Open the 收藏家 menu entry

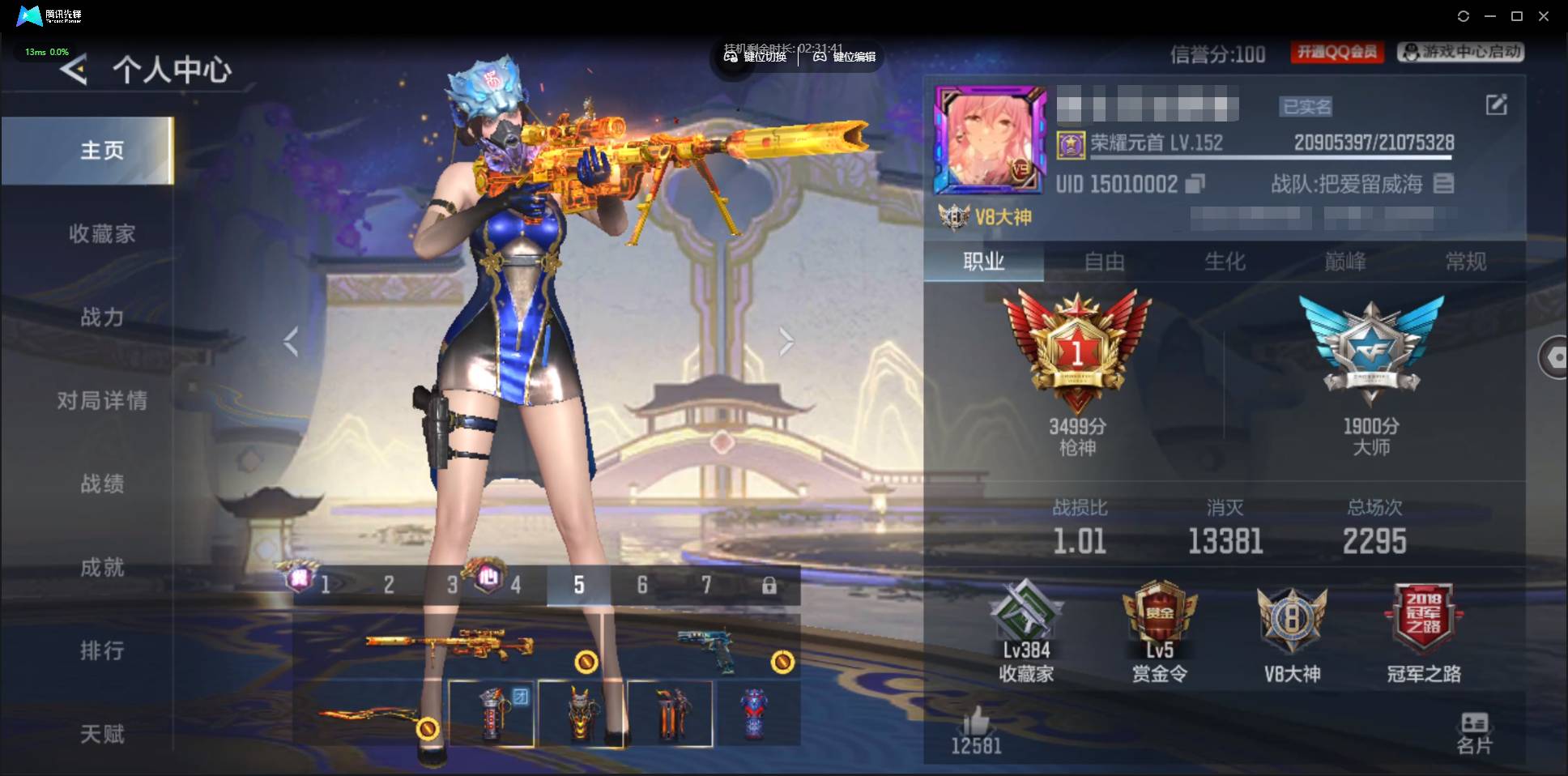(102, 234)
